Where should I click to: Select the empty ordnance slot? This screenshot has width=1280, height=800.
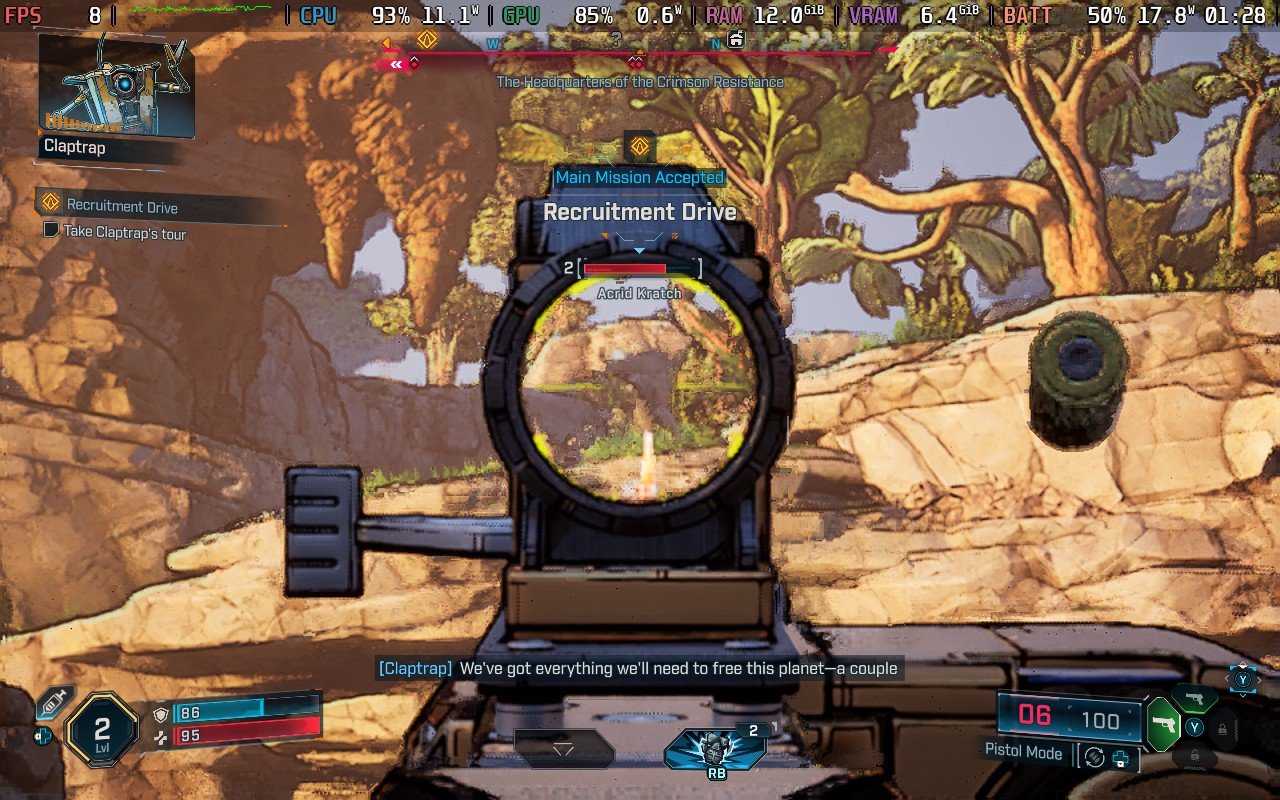point(563,748)
